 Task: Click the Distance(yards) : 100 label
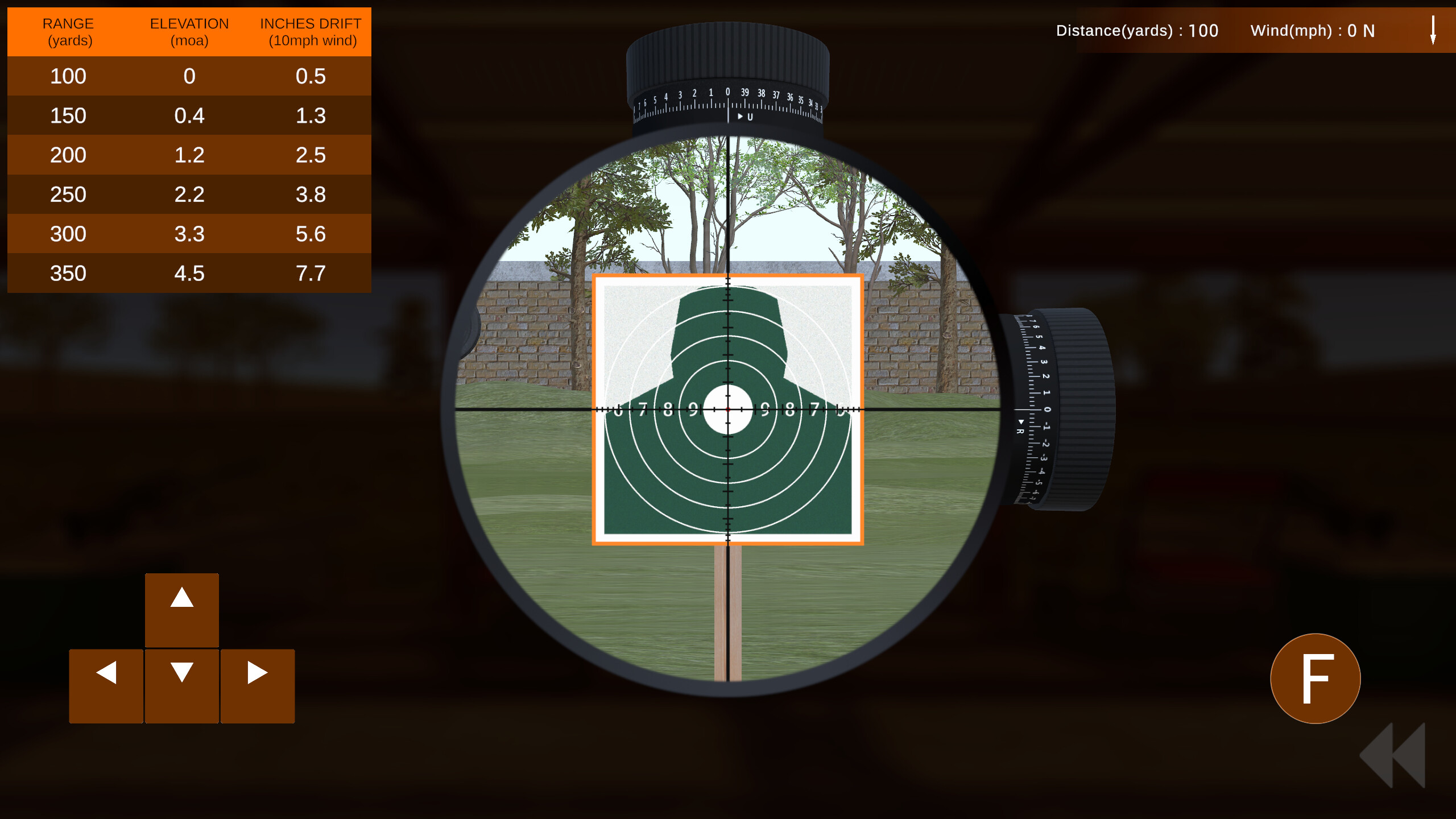[1137, 31]
